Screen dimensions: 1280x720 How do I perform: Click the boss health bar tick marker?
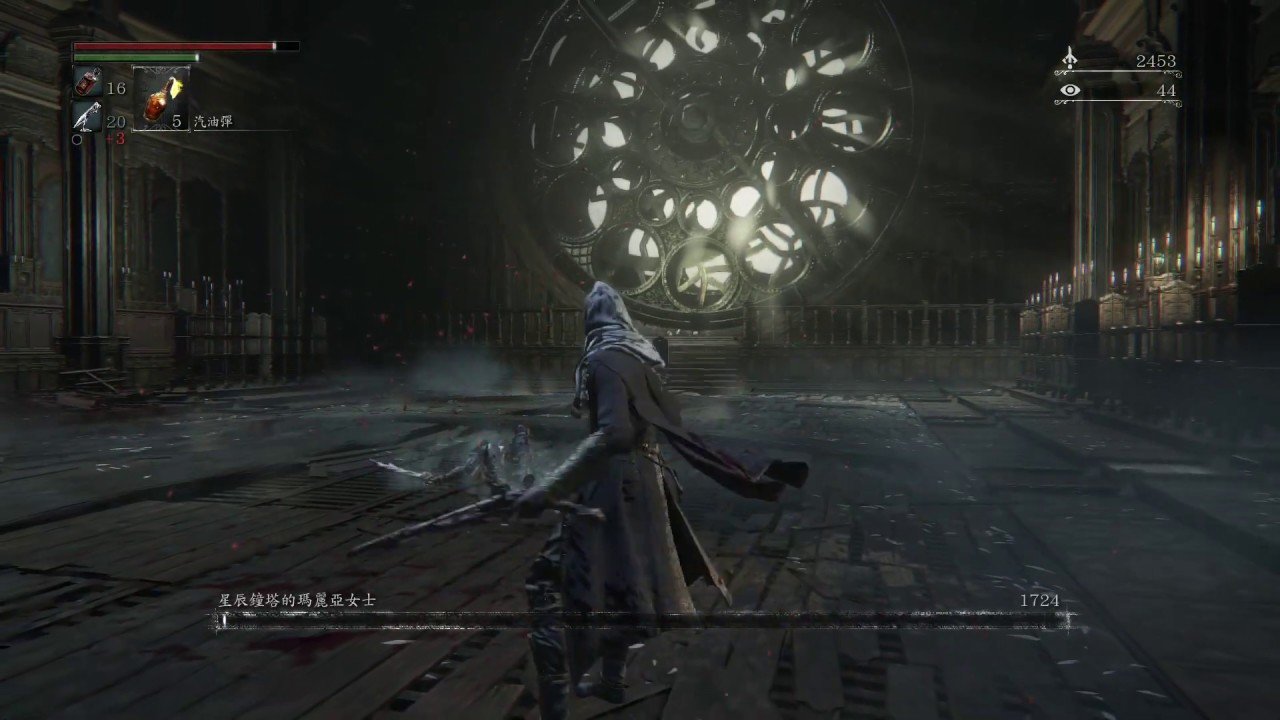(x=225, y=619)
